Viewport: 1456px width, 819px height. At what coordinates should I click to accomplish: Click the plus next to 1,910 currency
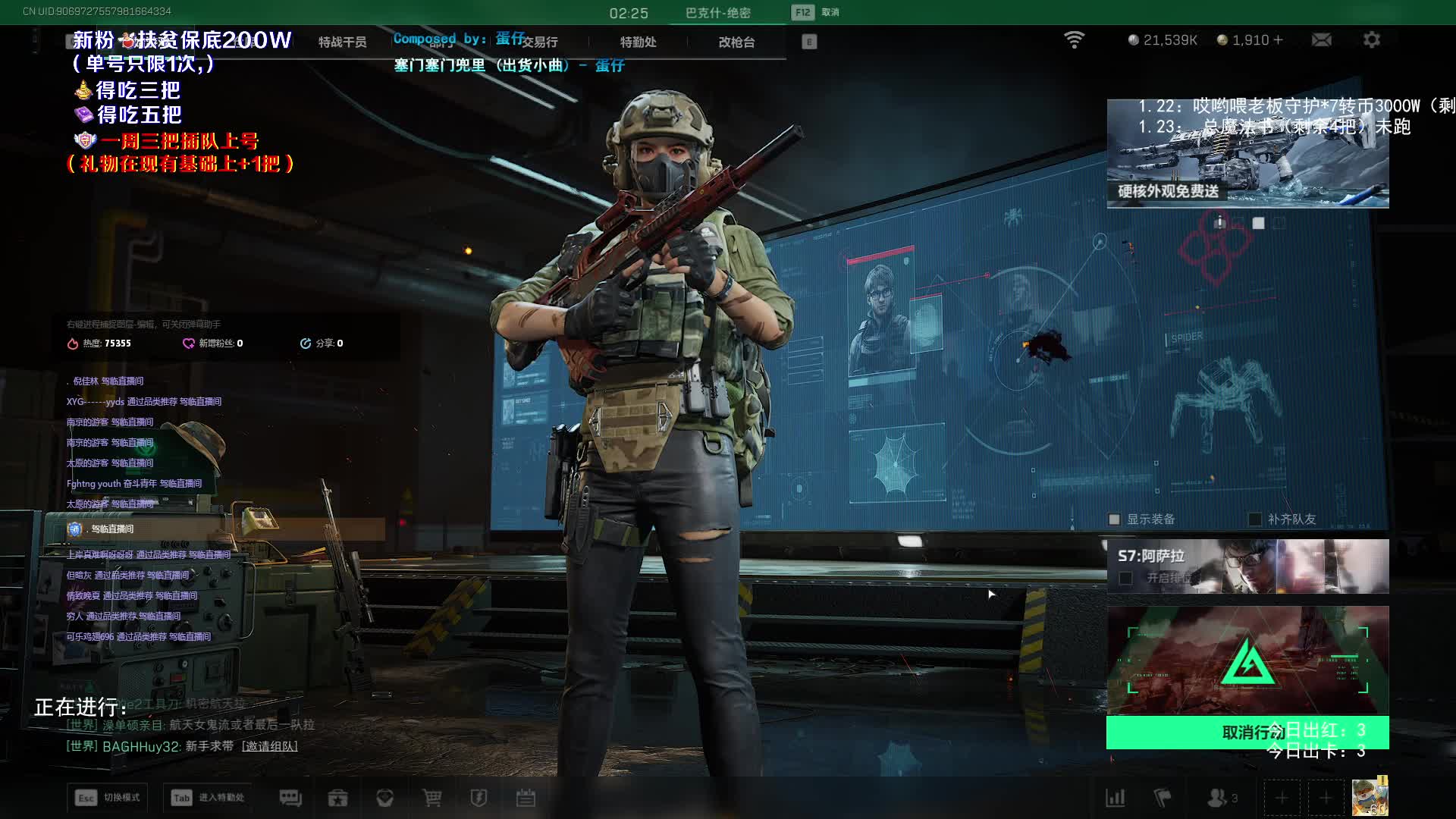1279,40
